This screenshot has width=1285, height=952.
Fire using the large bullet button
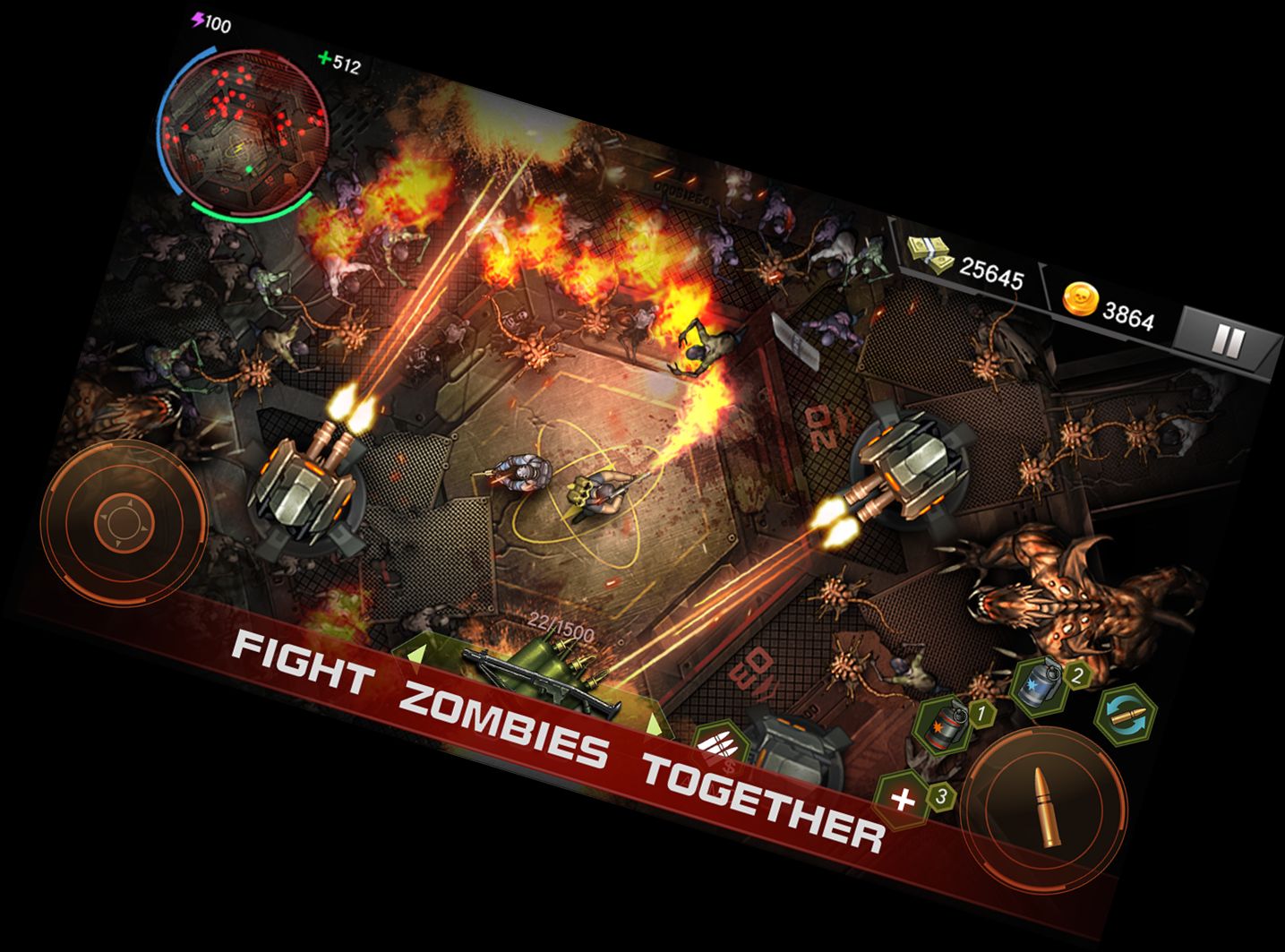pyautogui.click(x=1047, y=807)
